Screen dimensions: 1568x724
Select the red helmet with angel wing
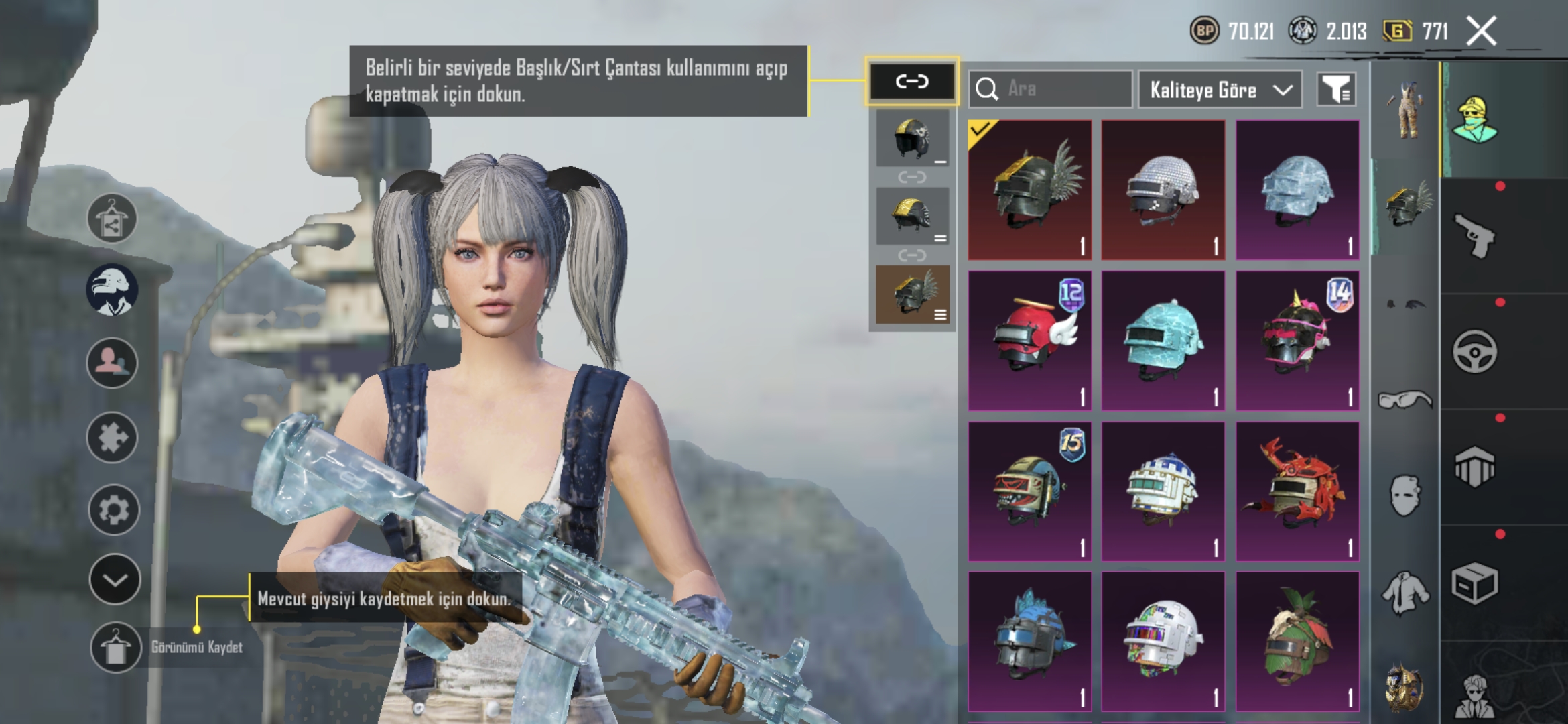click(x=1030, y=341)
